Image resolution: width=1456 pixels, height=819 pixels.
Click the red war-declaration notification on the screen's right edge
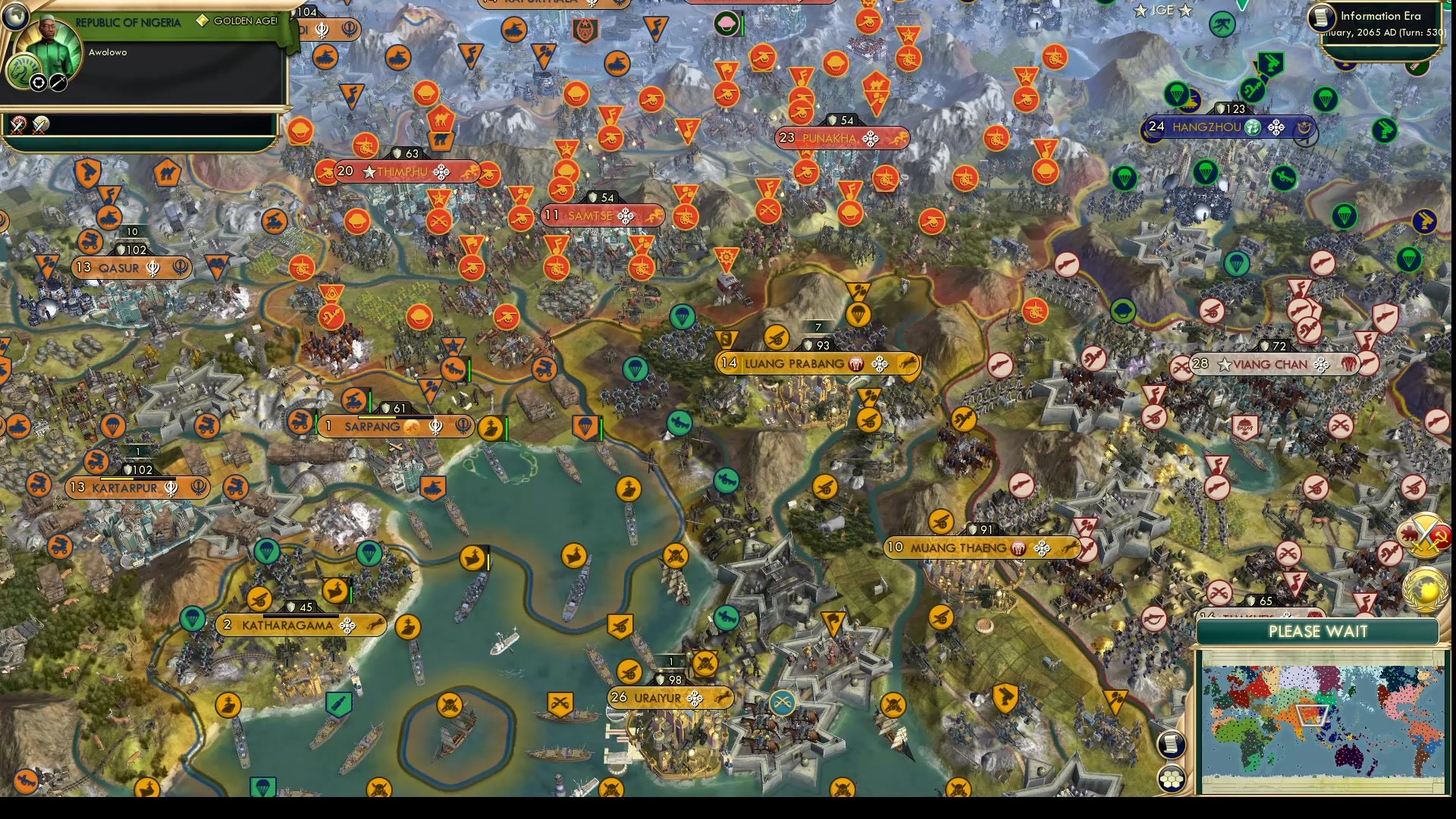[x=1423, y=535]
